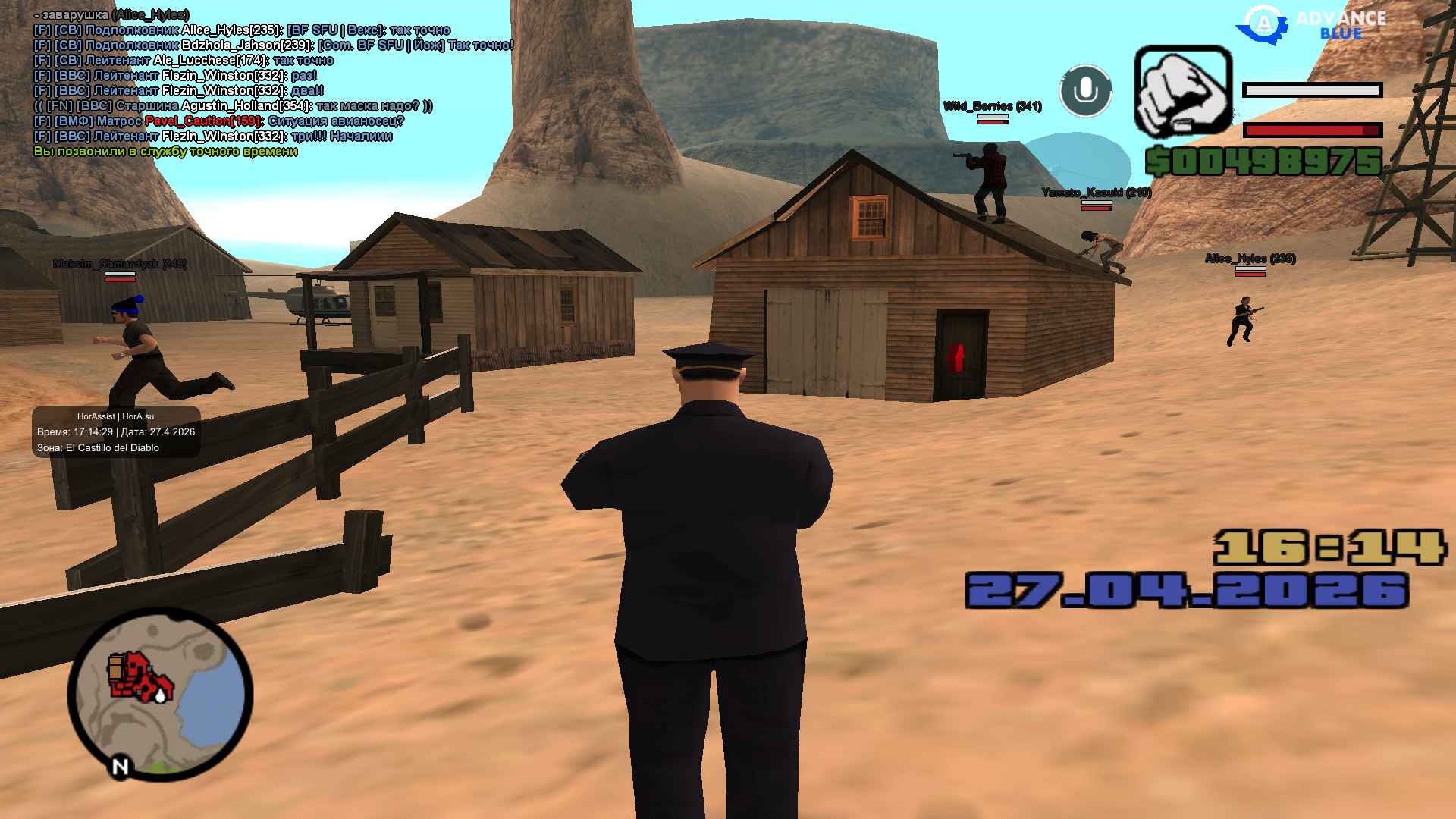Open the circular minimap radar
Viewport: 1456px width, 819px height.
coord(160,694)
